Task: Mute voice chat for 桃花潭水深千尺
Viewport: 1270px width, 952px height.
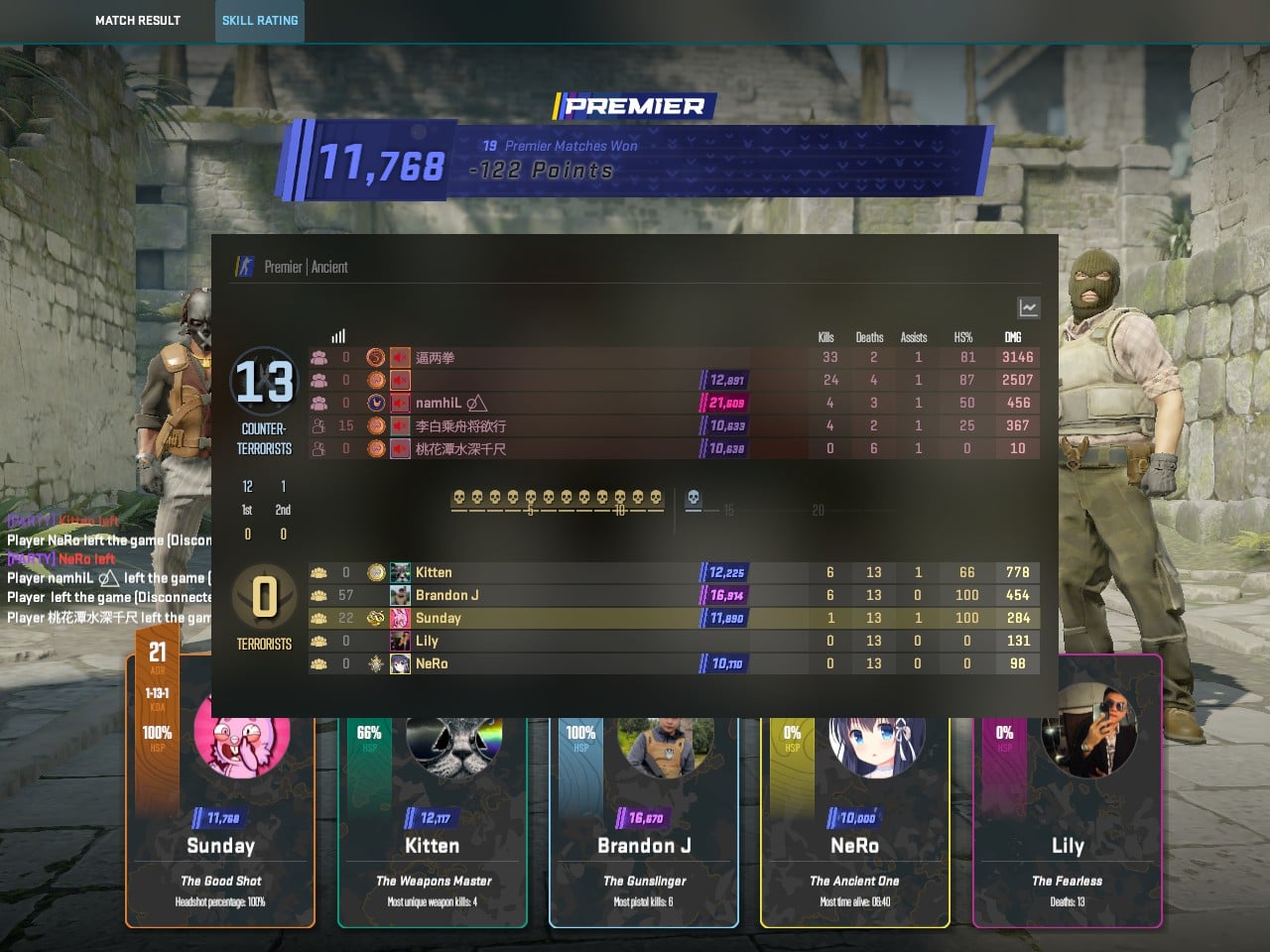Action: click(400, 448)
